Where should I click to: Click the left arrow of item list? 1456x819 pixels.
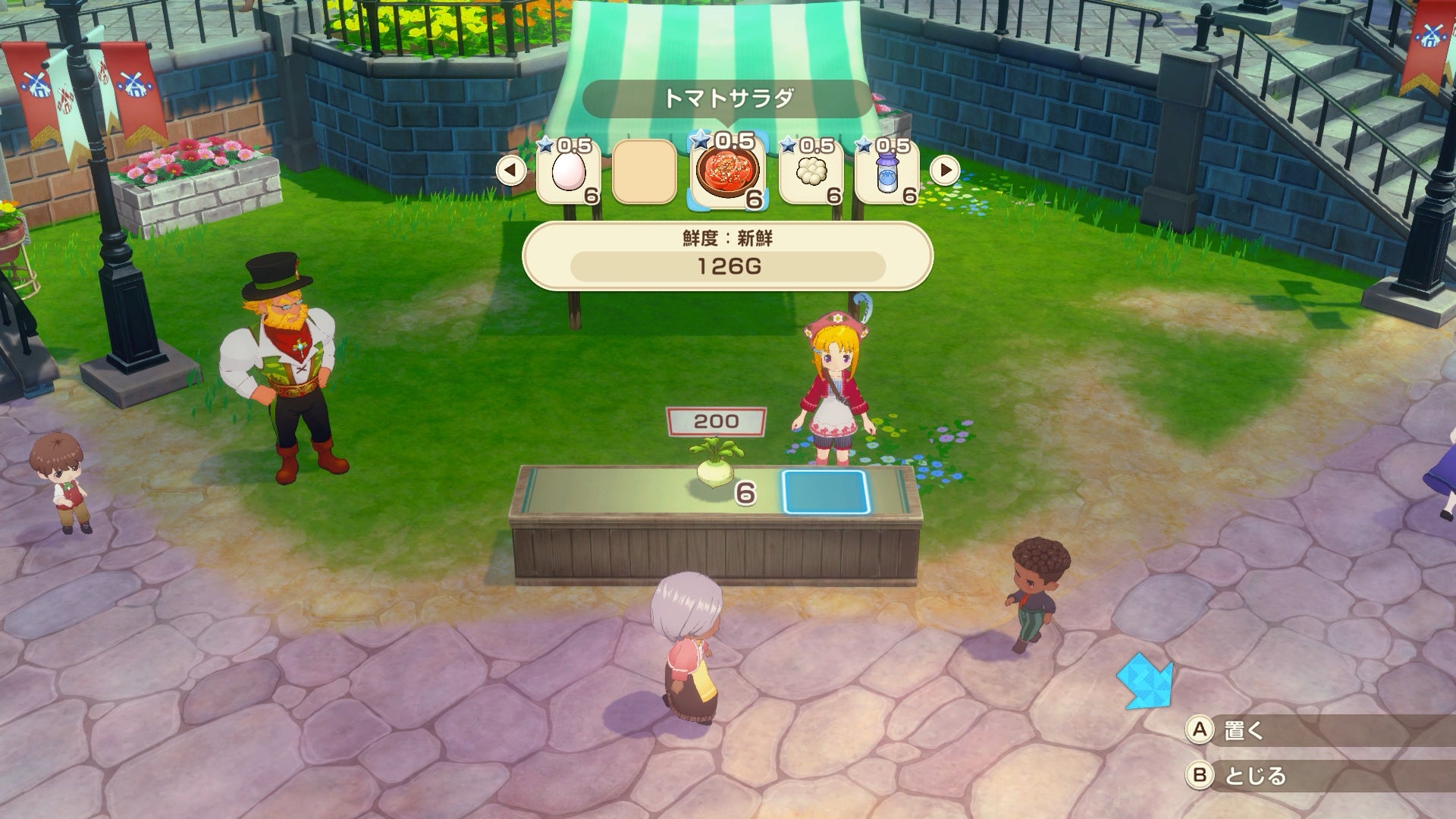[x=511, y=171]
